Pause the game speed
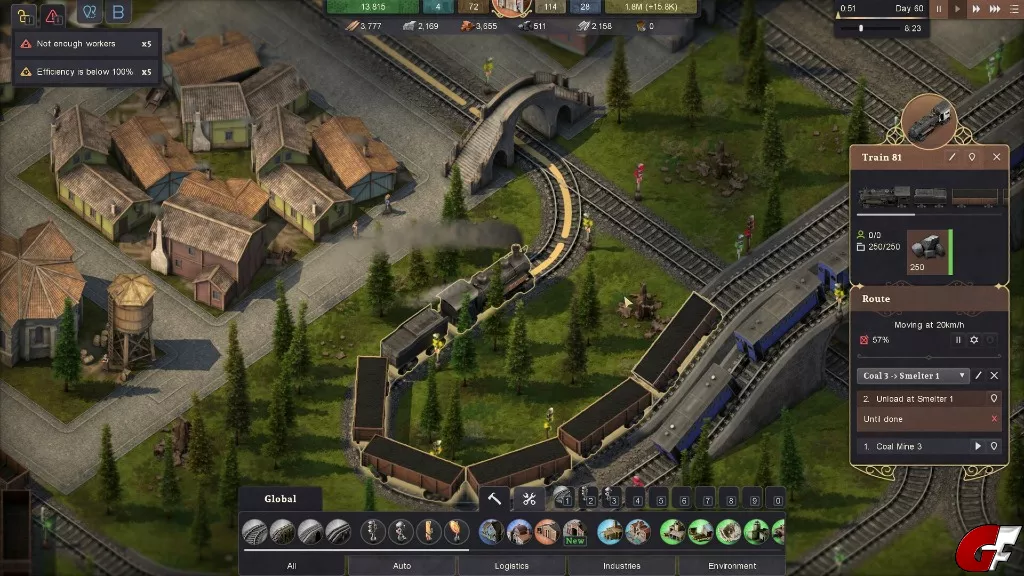The height and width of the screenshot is (576, 1024). pos(939,9)
